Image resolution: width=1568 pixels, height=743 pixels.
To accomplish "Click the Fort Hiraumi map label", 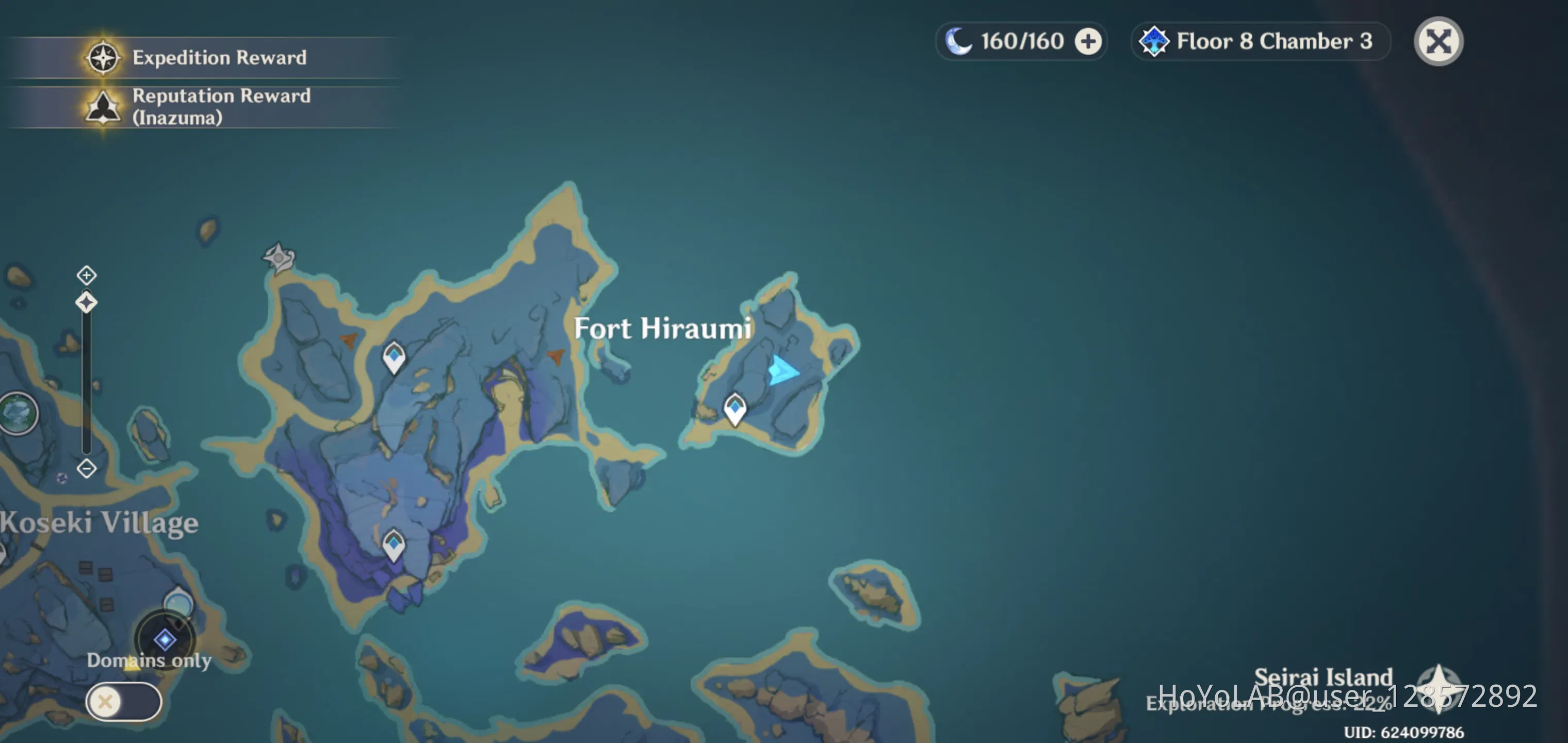I will [663, 329].
